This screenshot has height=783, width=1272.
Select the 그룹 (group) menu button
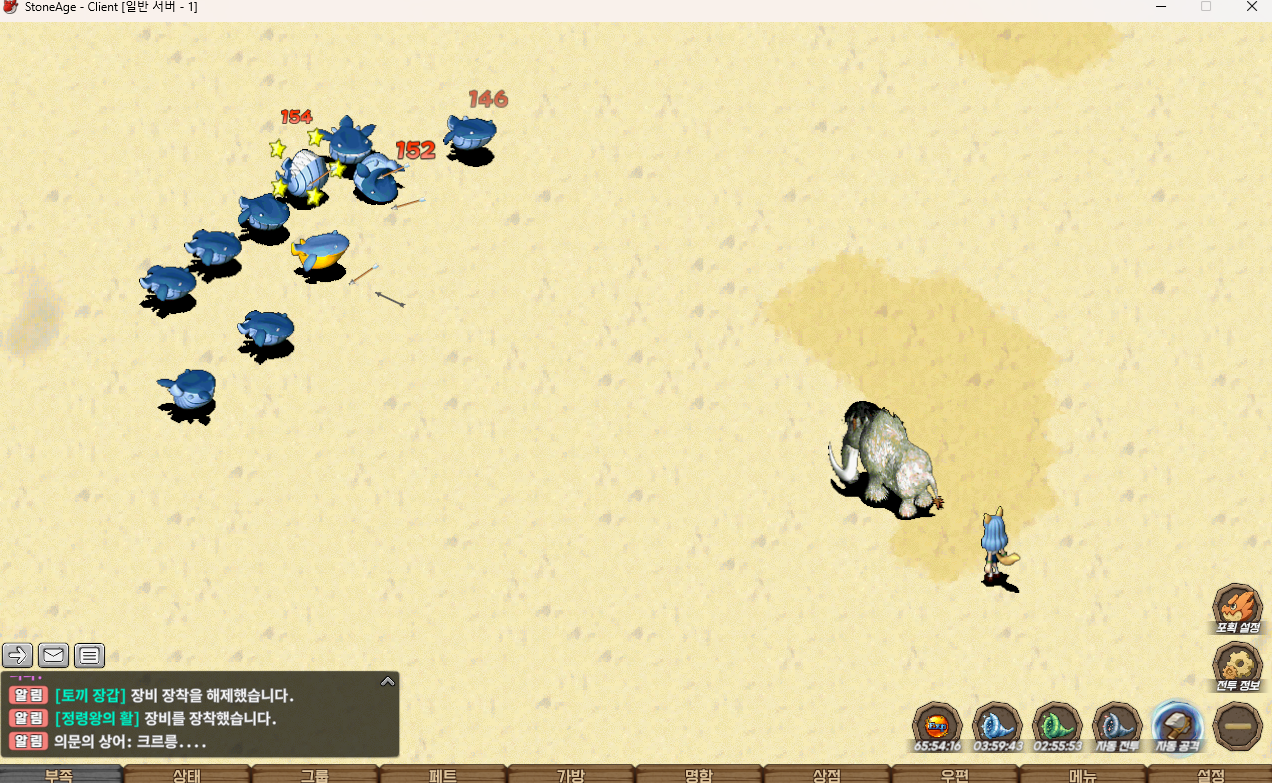(x=315, y=775)
